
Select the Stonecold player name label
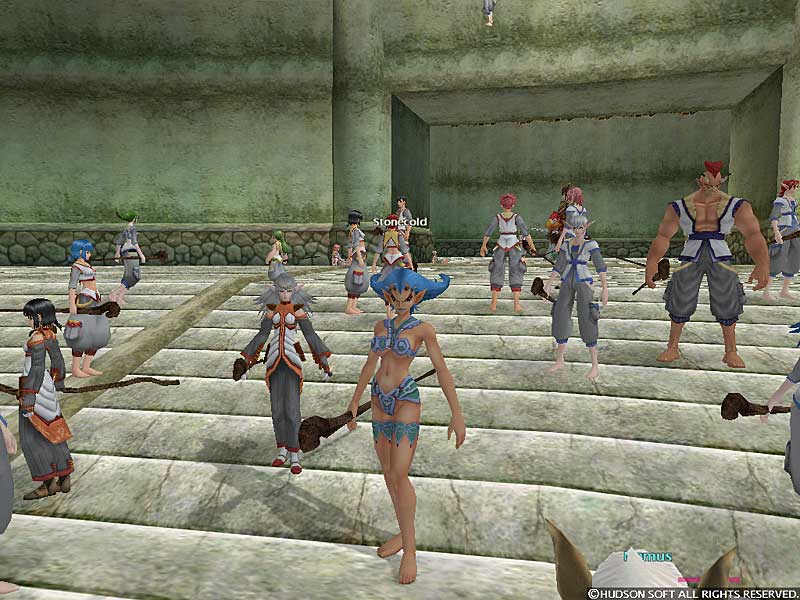pos(400,222)
